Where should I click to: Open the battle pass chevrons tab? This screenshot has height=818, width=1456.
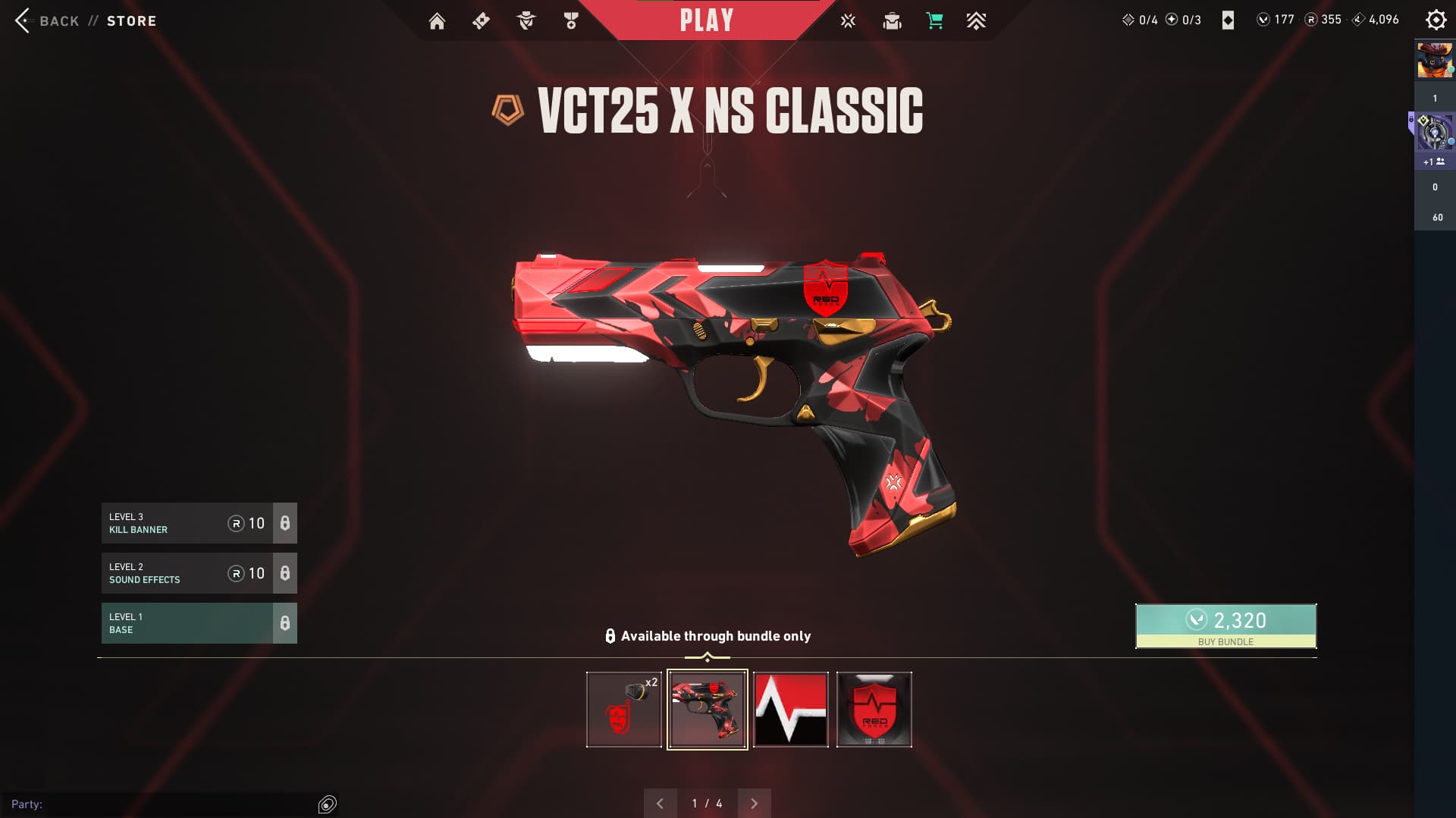point(976,21)
